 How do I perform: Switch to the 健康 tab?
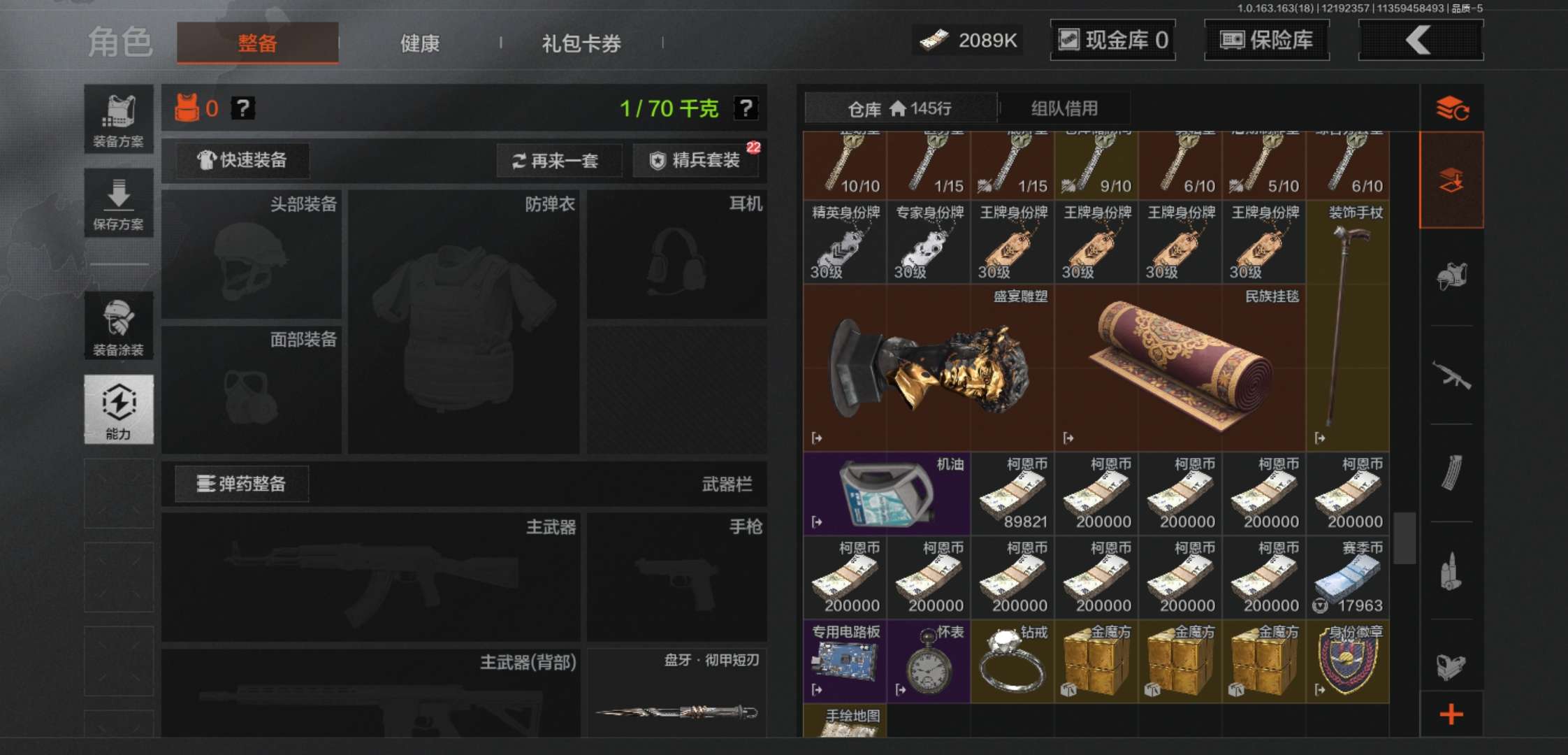(x=419, y=43)
